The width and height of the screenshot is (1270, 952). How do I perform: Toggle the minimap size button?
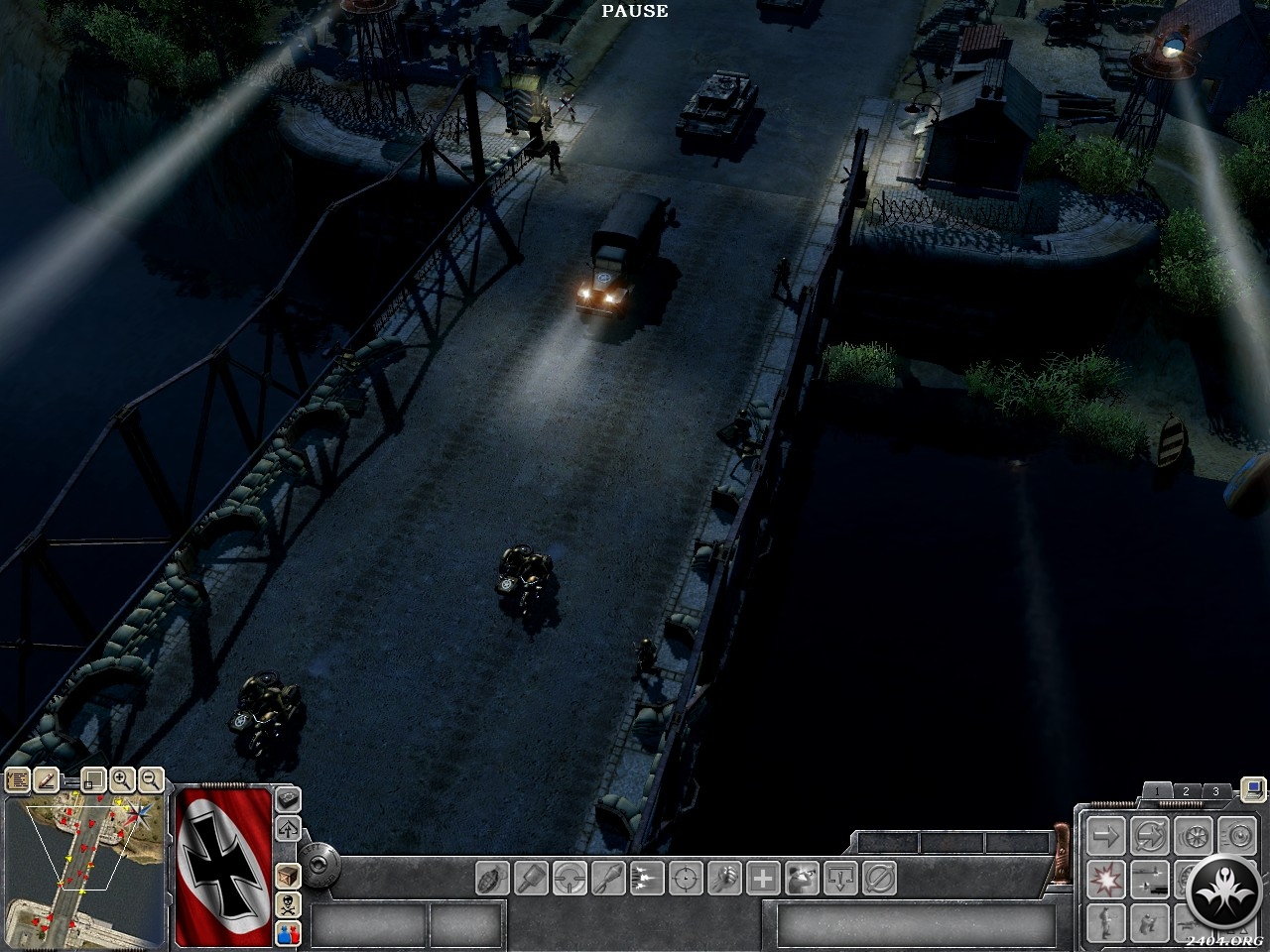[x=92, y=780]
